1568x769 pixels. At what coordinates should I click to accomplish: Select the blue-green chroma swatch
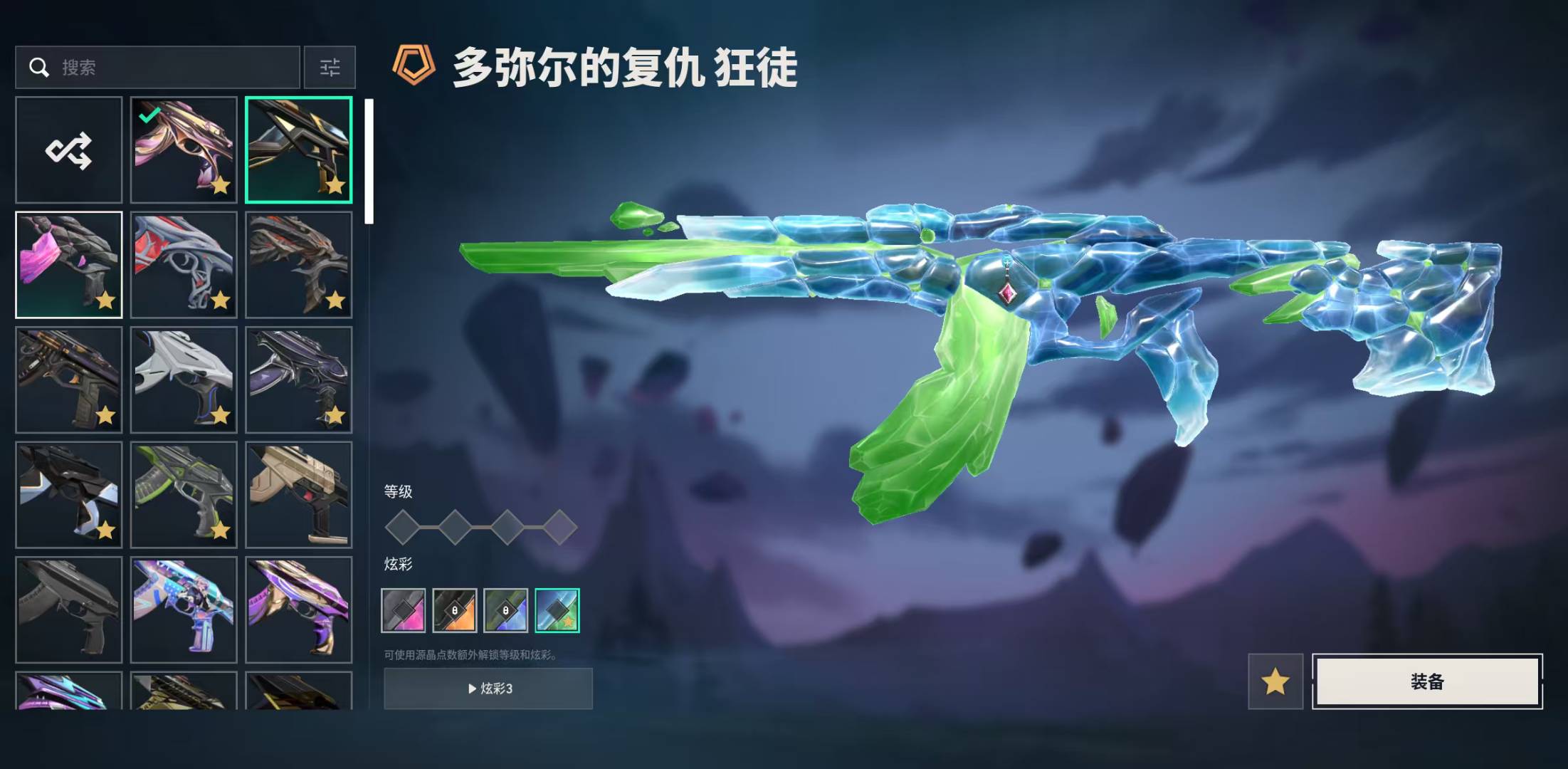[557, 610]
